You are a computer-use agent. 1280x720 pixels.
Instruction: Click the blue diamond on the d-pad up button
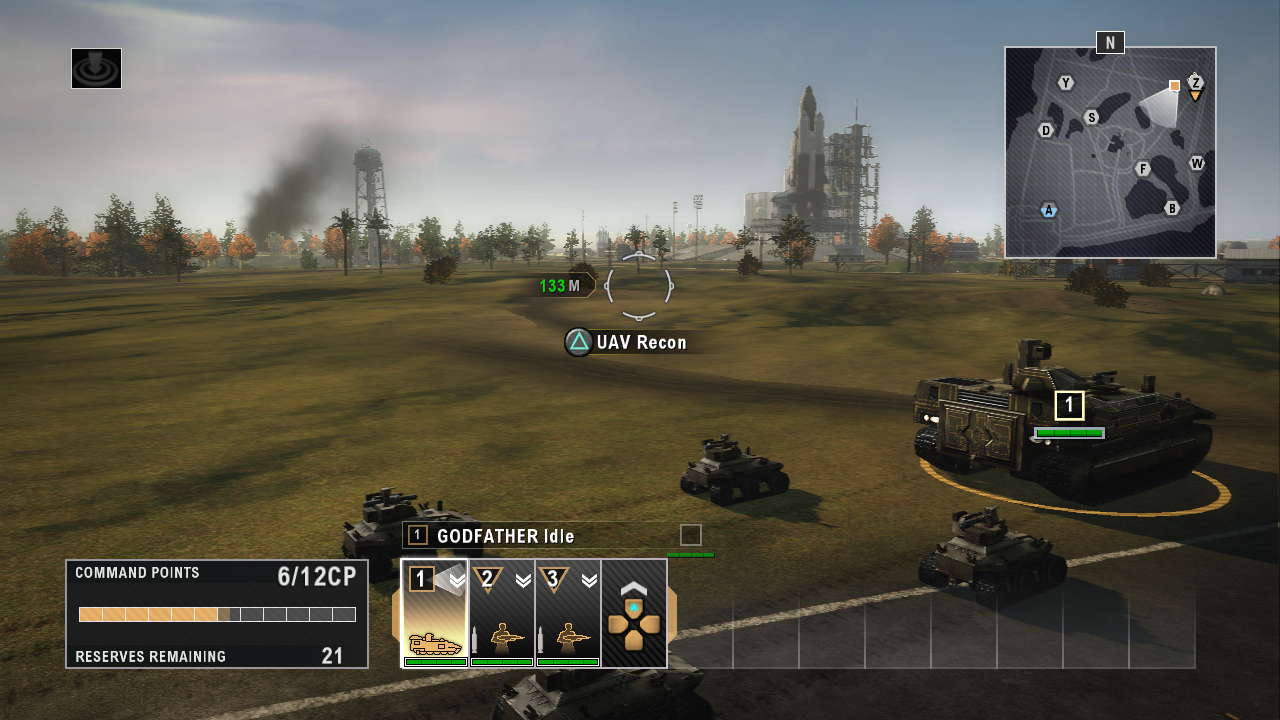[x=635, y=606]
